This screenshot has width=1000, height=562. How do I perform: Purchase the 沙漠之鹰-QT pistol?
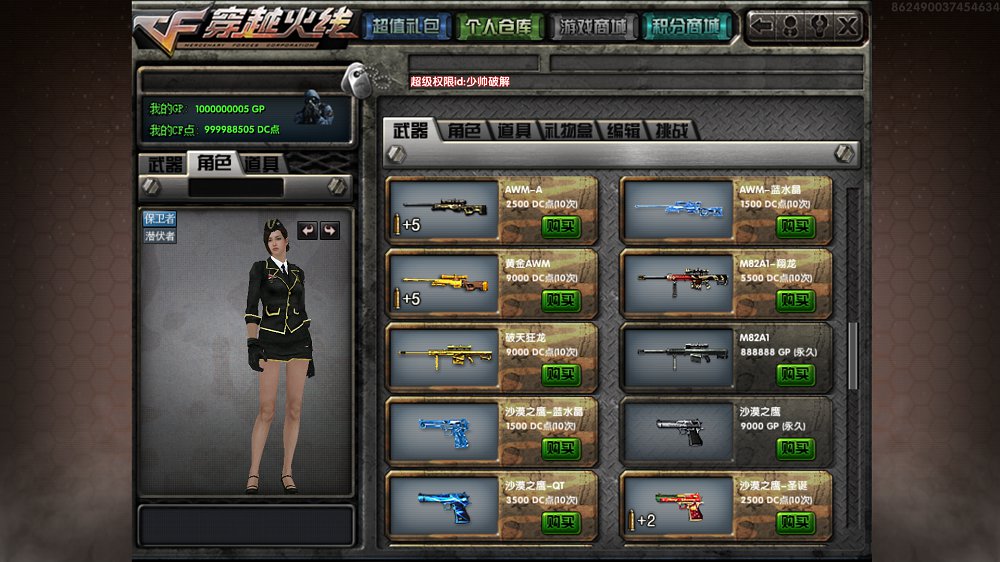click(561, 522)
